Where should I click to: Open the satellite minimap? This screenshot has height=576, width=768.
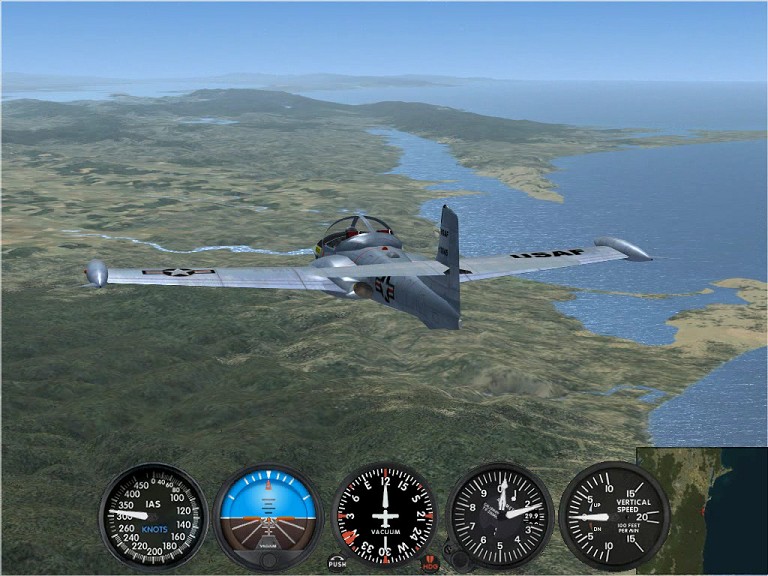pyautogui.click(x=701, y=510)
